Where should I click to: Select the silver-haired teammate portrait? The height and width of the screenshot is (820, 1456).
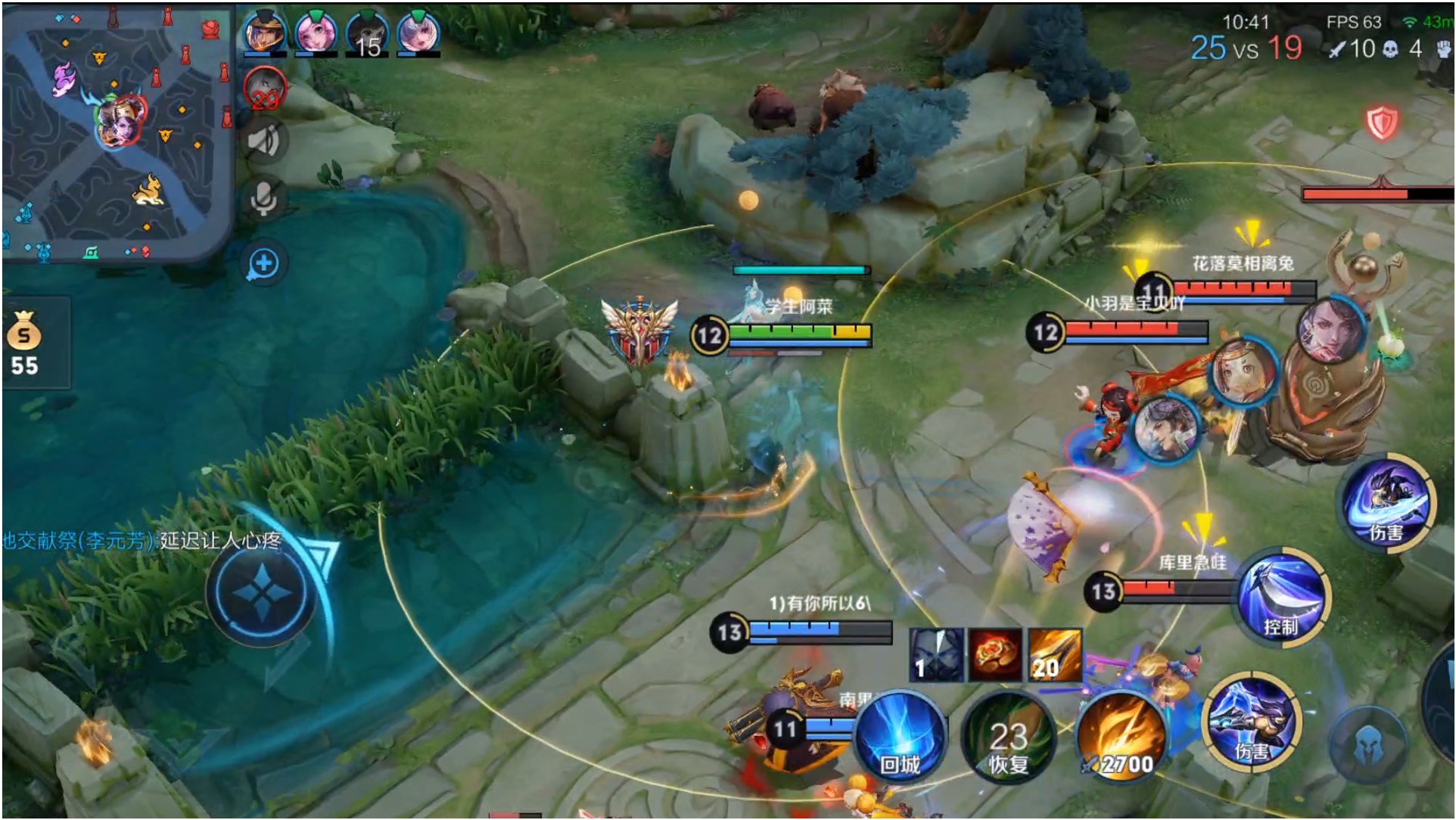click(x=418, y=33)
